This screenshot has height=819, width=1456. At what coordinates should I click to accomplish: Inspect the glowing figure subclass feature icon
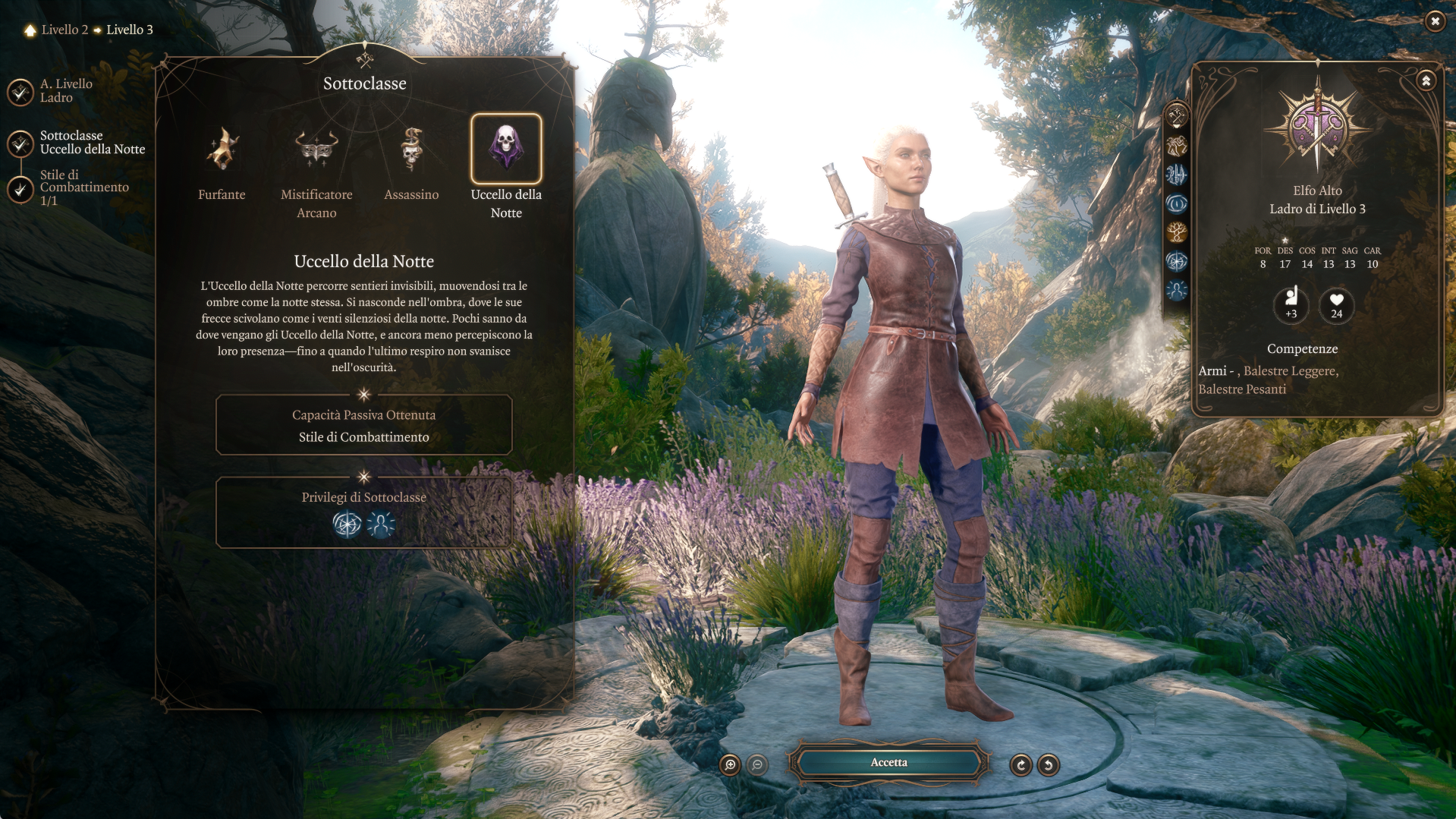tap(381, 524)
